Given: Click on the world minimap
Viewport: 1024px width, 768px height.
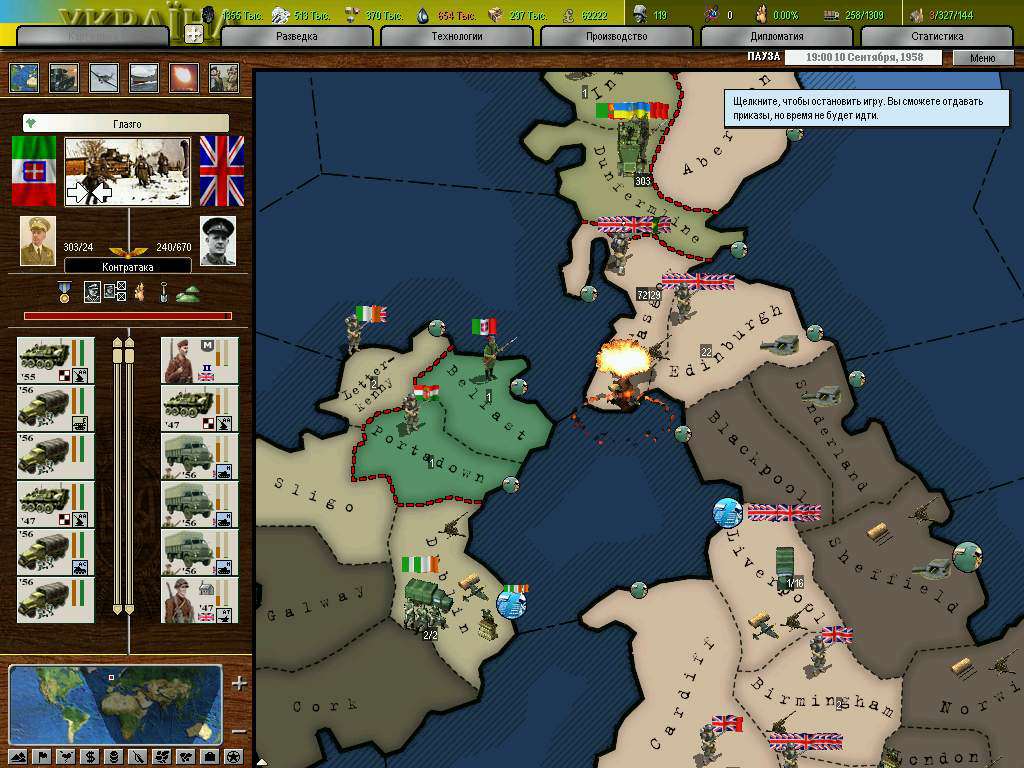Looking at the screenshot, I should coord(115,704).
